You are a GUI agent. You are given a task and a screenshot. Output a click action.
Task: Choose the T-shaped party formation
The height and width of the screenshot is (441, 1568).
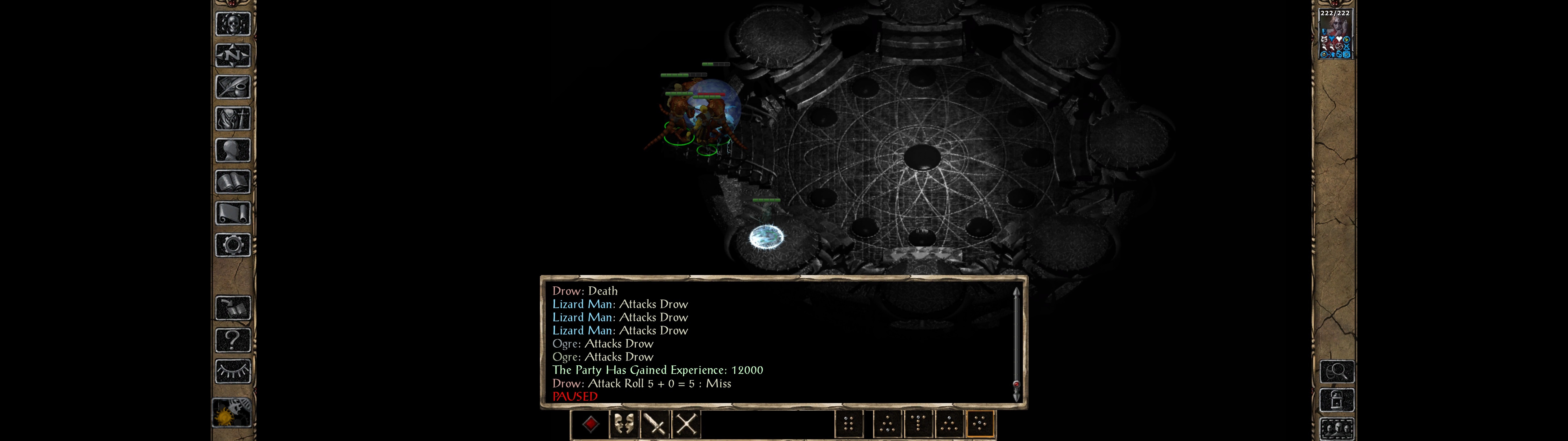[918, 423]
